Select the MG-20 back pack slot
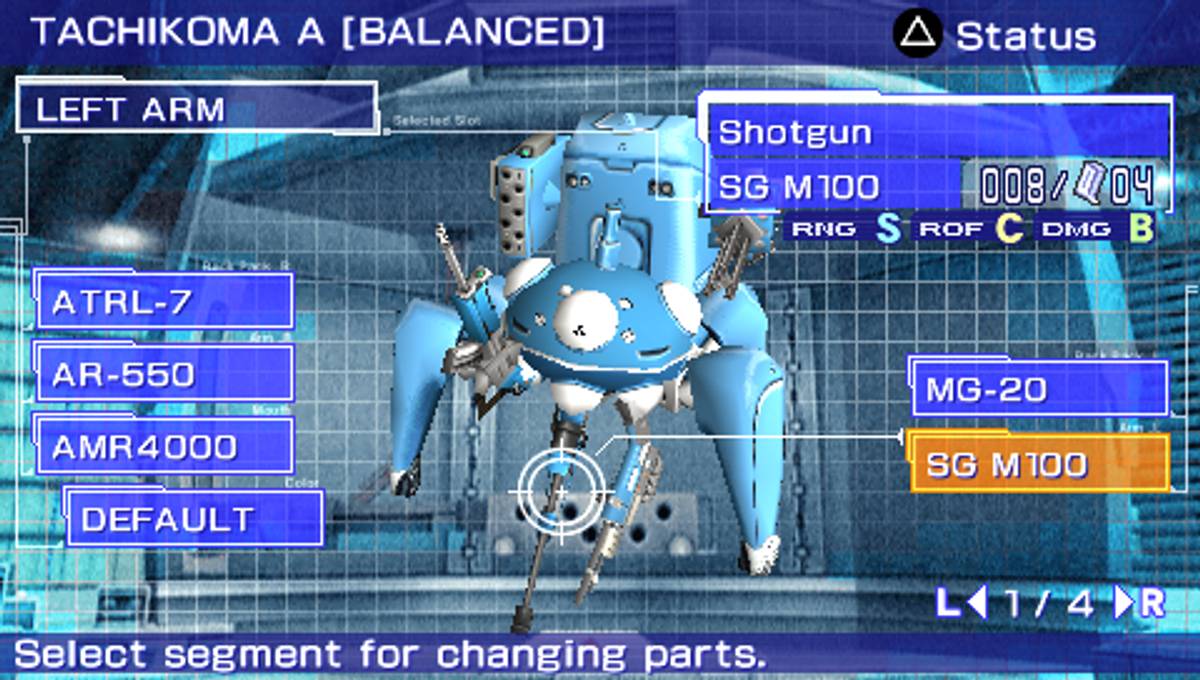 tap(1039, 389)
